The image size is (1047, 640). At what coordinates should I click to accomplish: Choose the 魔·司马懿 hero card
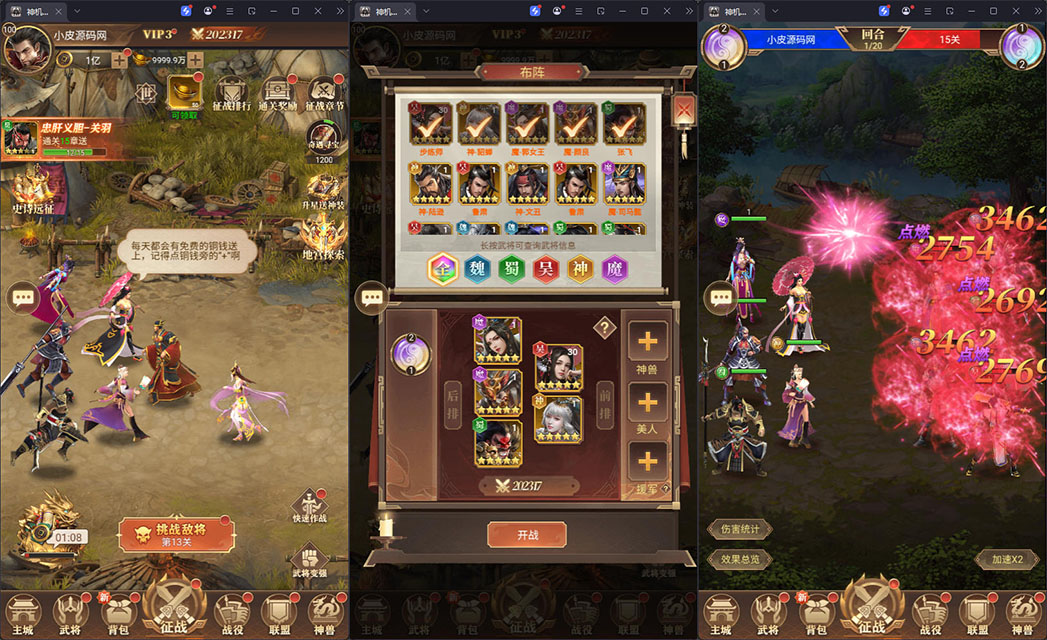tap(624, 187)
